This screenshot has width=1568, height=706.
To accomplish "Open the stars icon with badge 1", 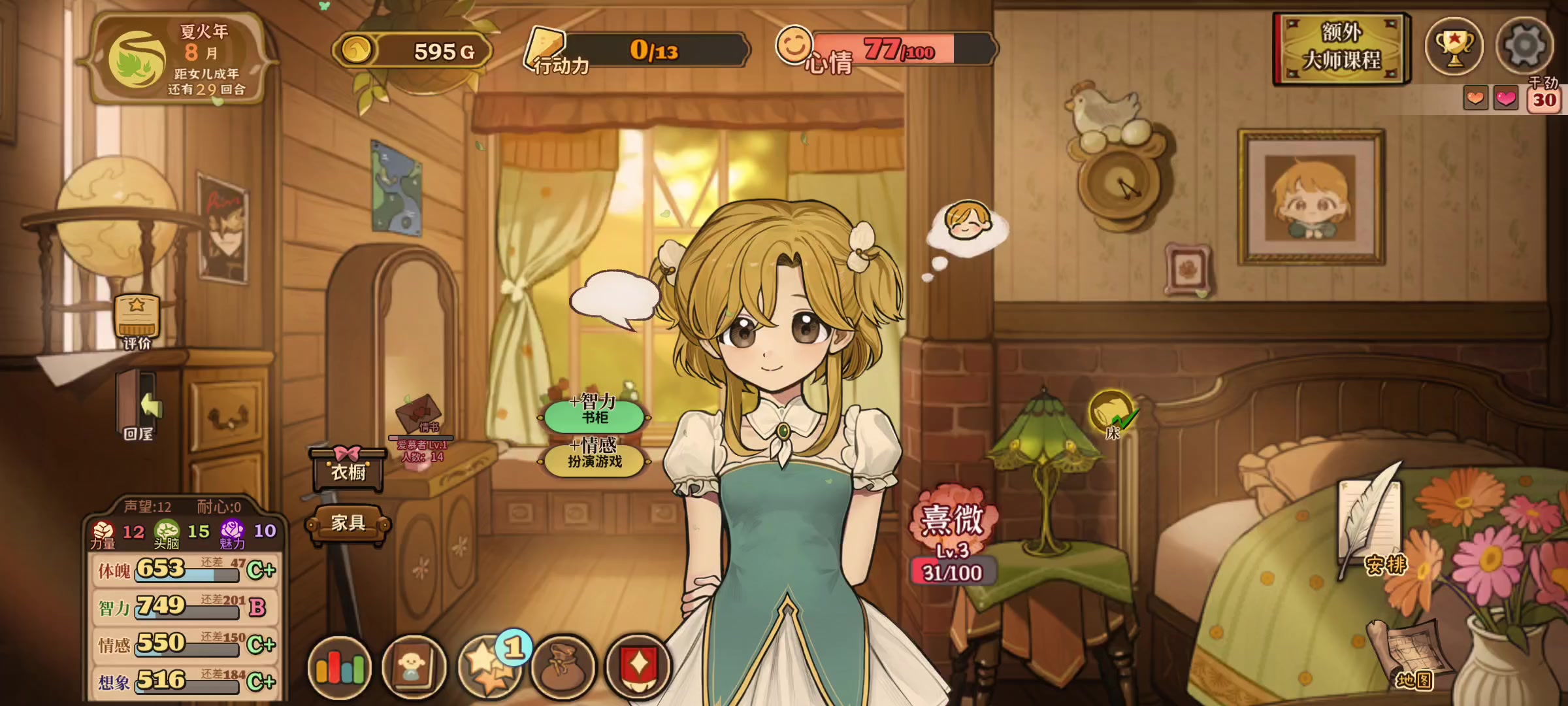I will [x=489, y=668].
